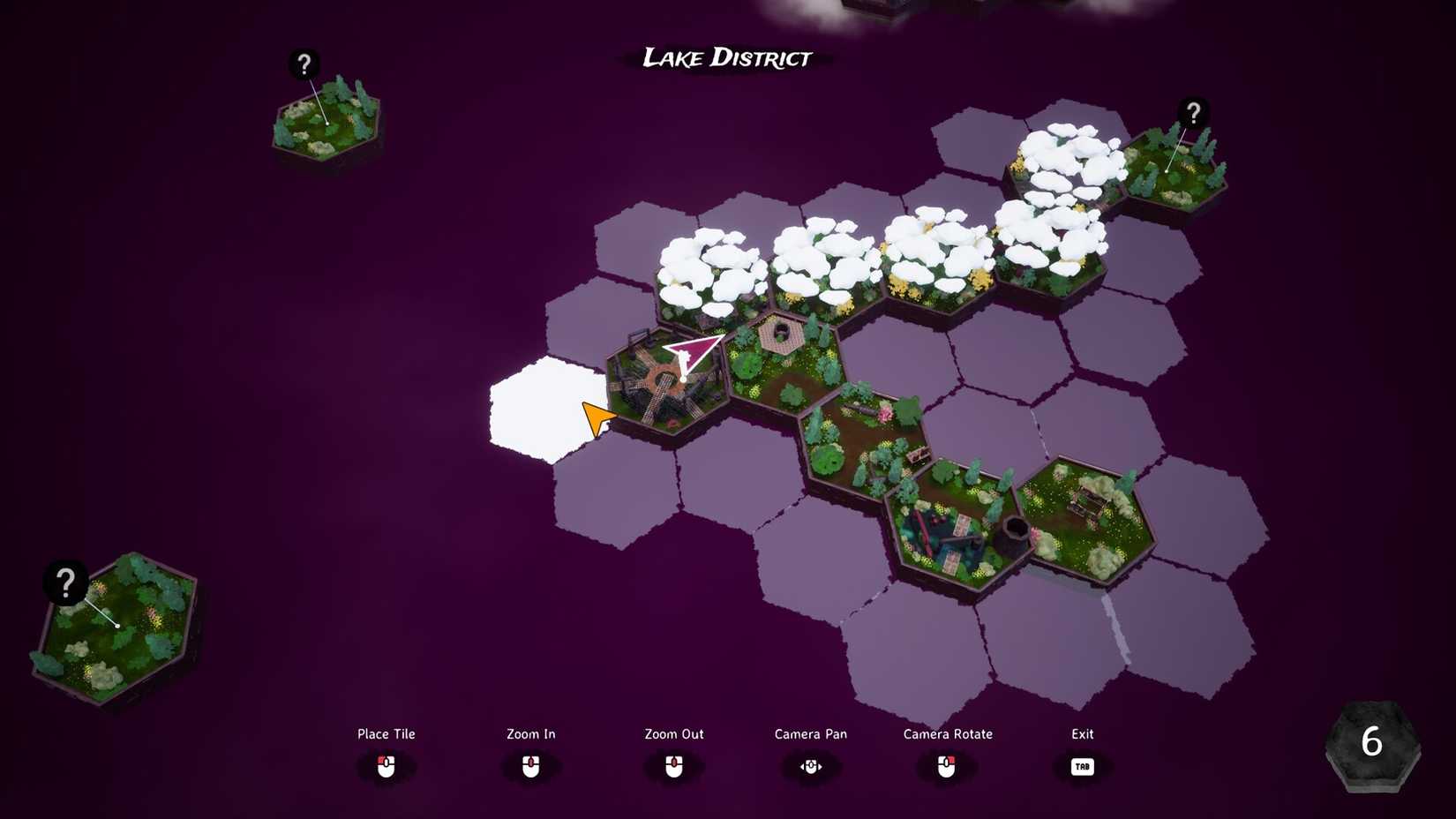1456x819 pixels.
Task: Activate the Camera Pan control icon
Action: [x=810, y=767]
